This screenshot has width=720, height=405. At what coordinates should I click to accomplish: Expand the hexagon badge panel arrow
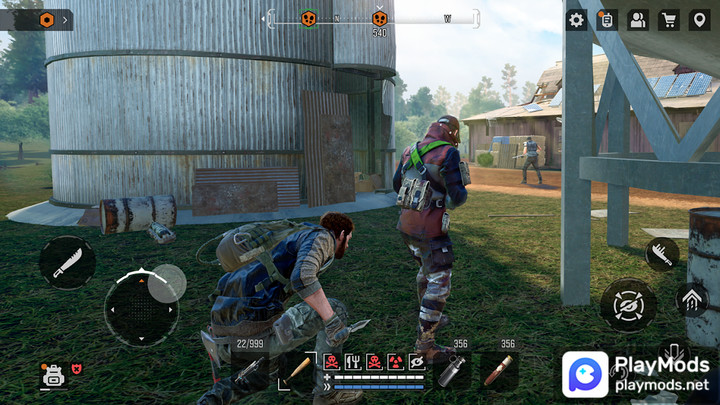[66, 19]
